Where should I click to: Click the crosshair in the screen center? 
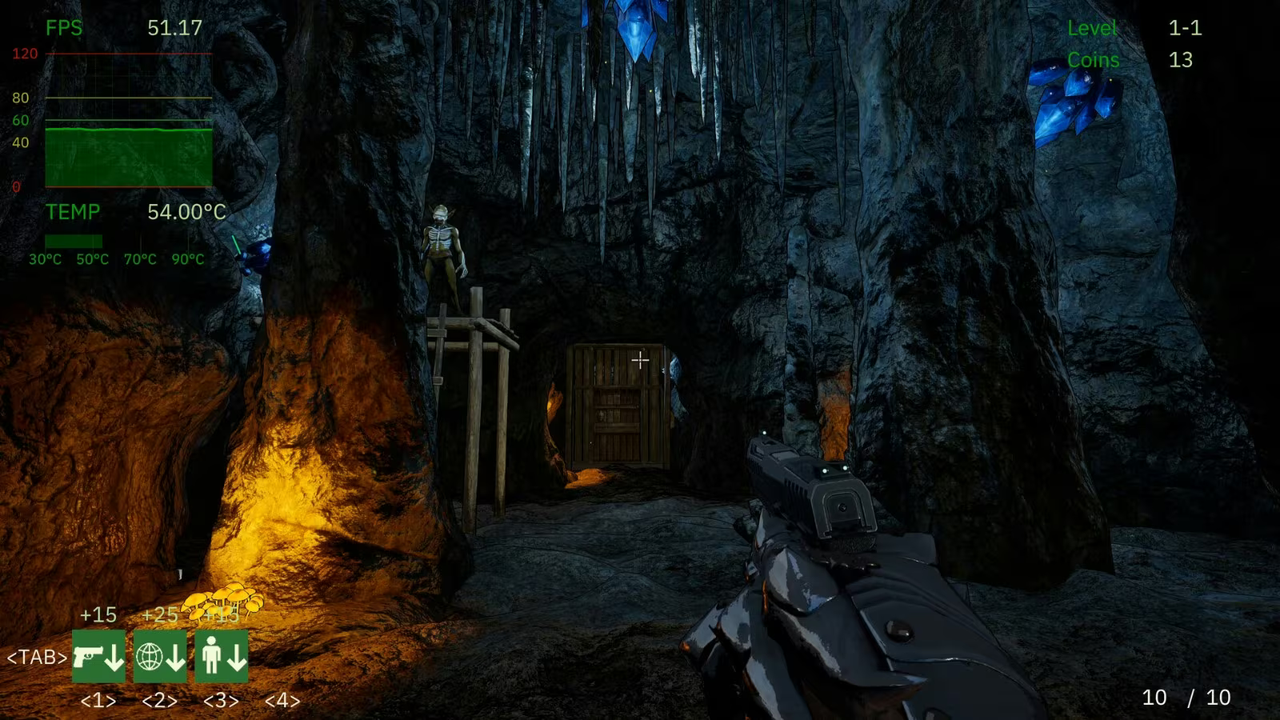click(640, 360)
